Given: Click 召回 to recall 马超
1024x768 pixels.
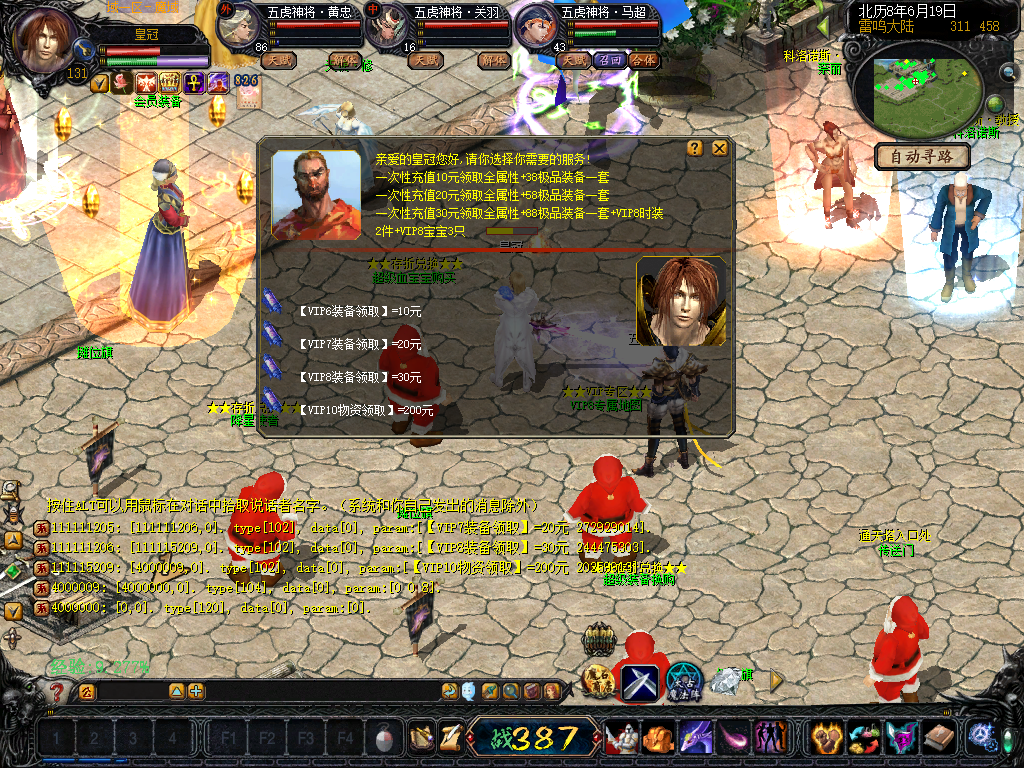Looking at the screenshot, I should pos(609,60).
